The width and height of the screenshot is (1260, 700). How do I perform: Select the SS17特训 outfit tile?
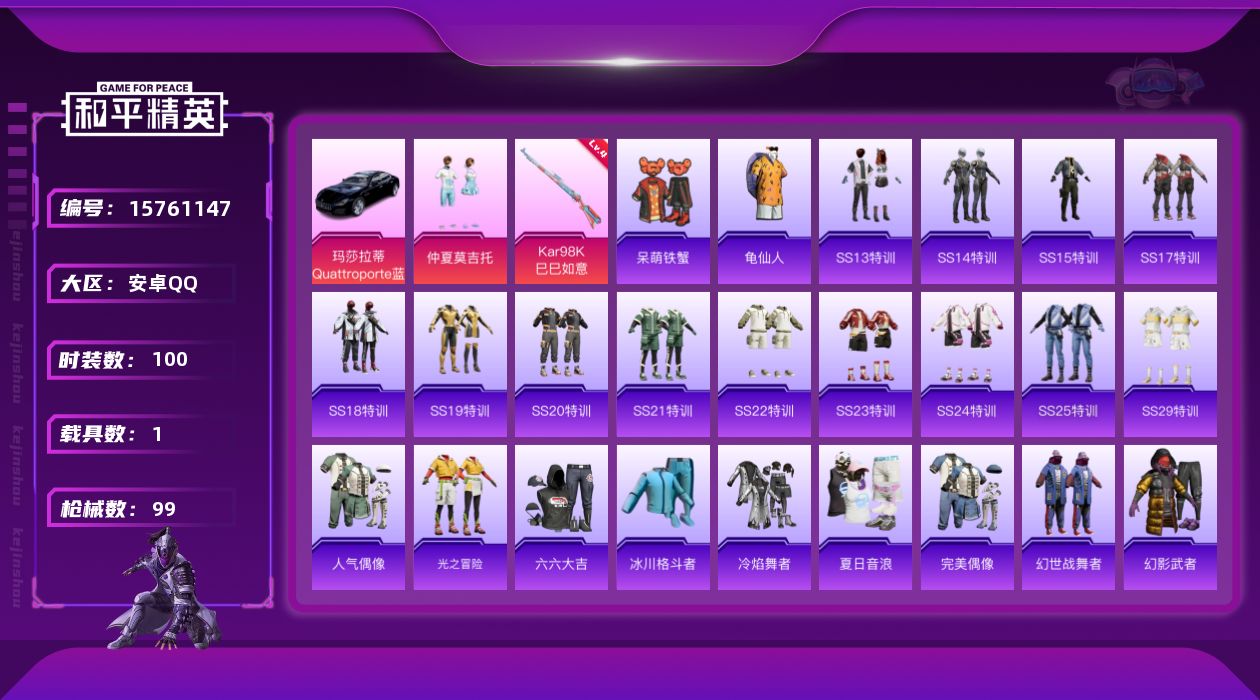[x=1170, y=211]
